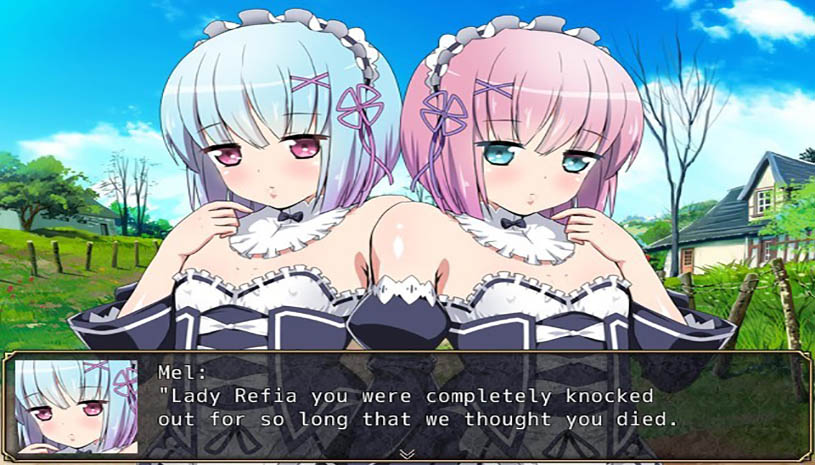Screen dimensions: 815x465
Task: Advance dialogue using the down arrow indicator
Action: pos(407,453)
